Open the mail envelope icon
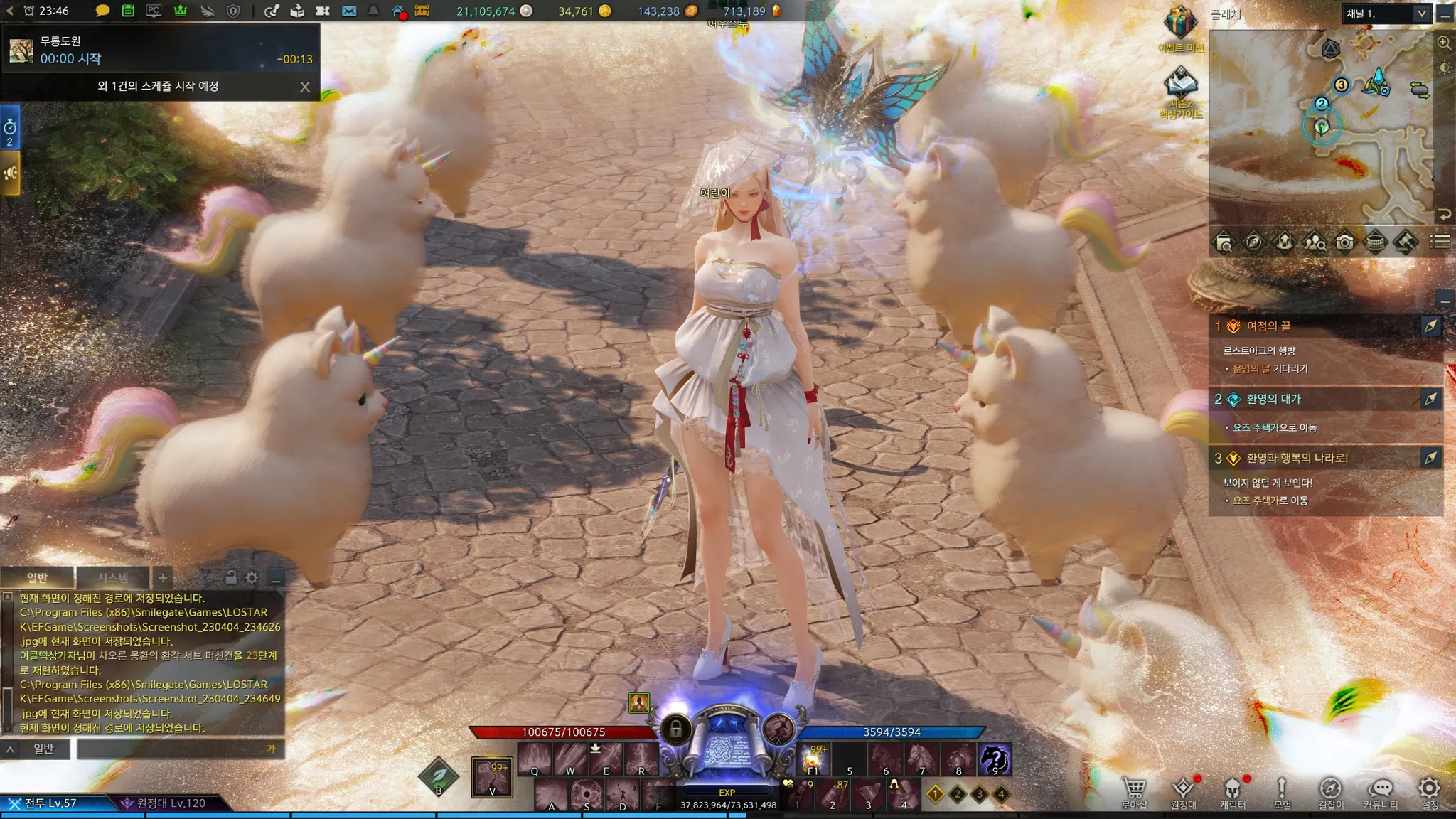This screenshot has width=1456, height=819. 348,11
